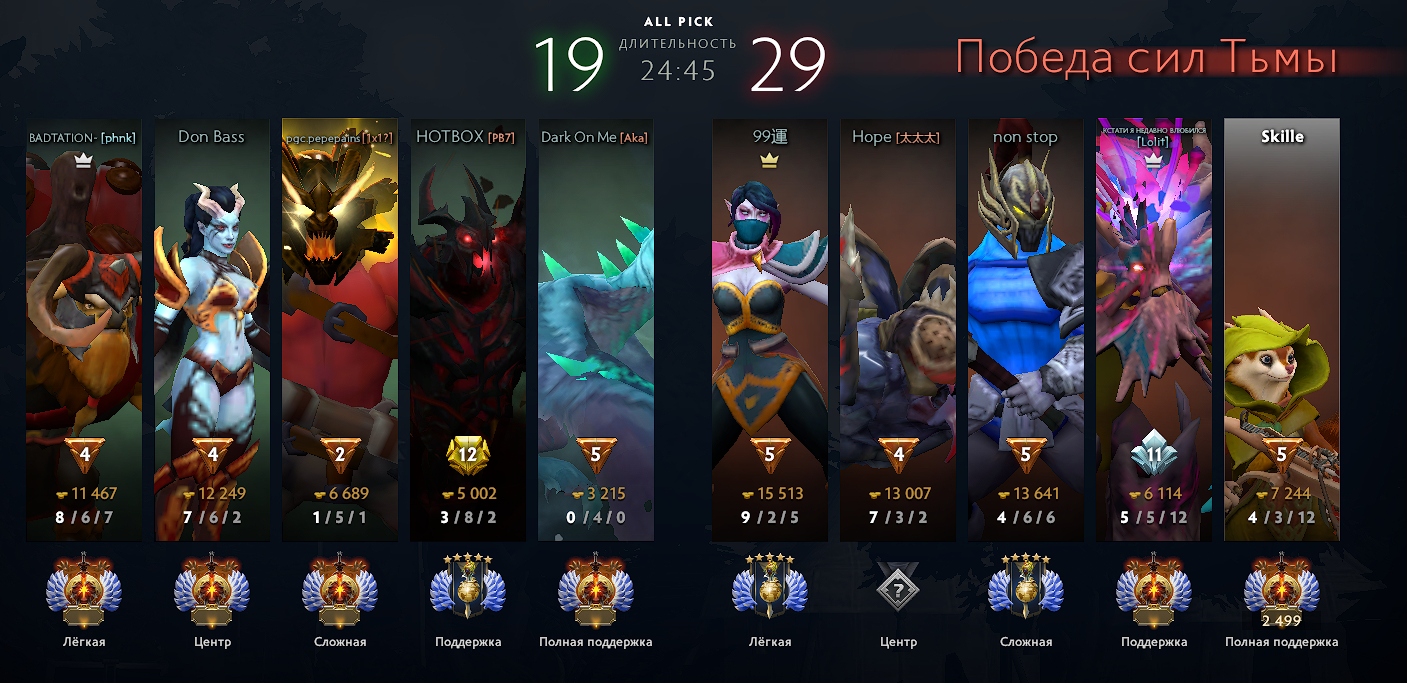Open the [Lolit] player card
This screenshot has height=683, width=1407.
[x=1154, y=330]
